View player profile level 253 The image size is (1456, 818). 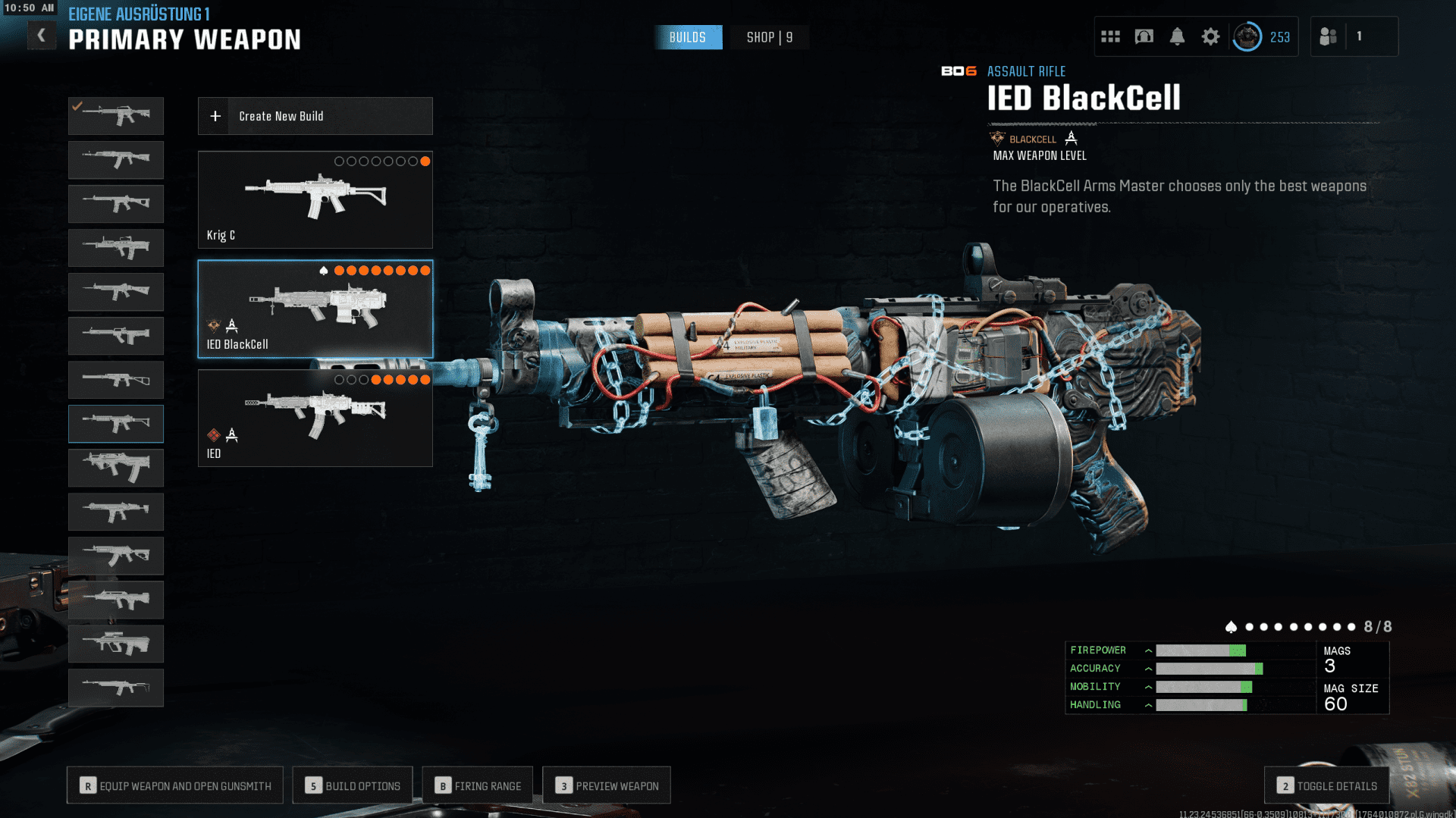point(1262,36)
